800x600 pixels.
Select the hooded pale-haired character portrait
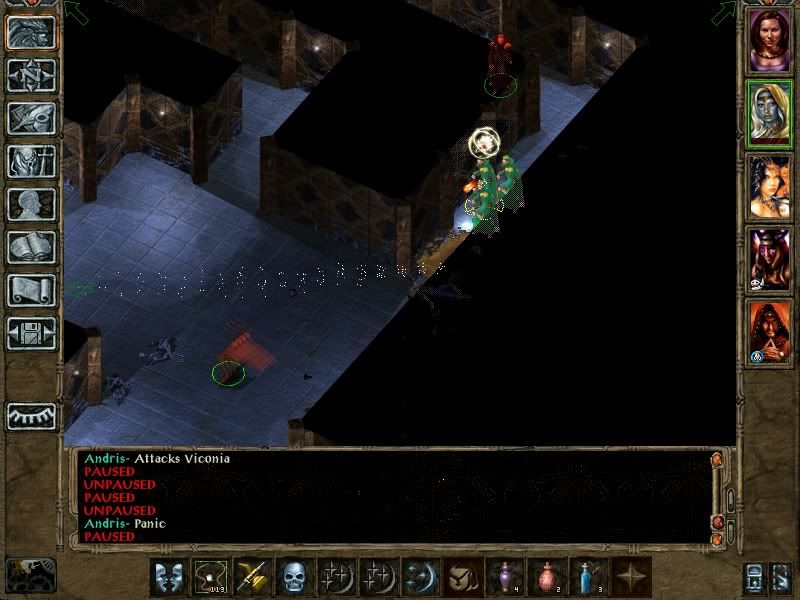tap(769, 114)
